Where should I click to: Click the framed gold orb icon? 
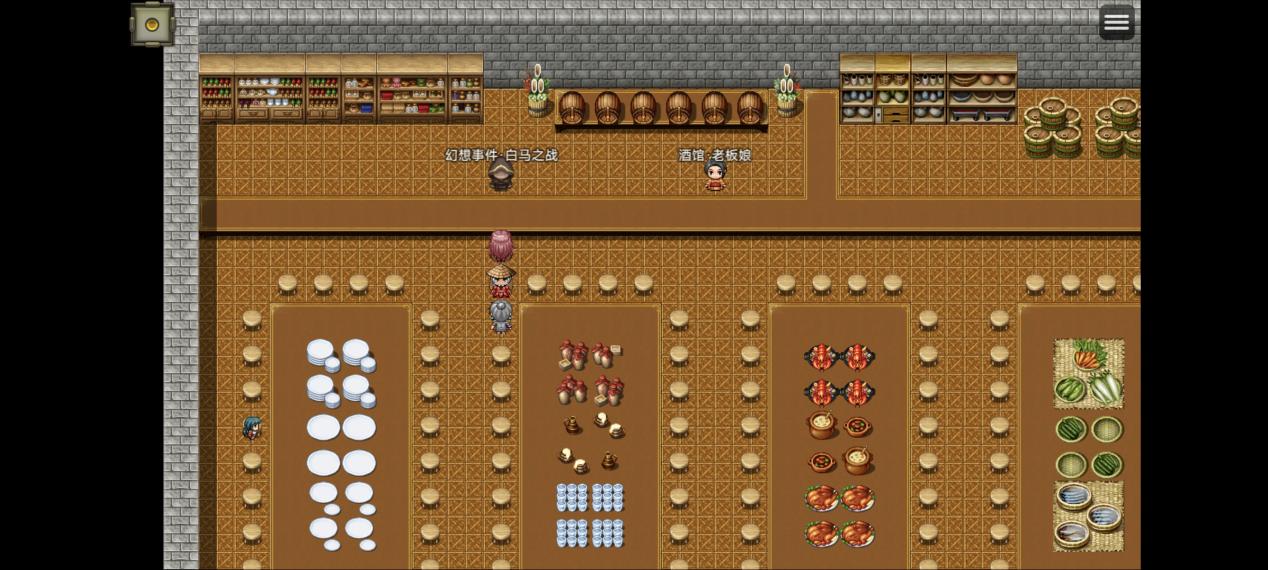(x=152, y=24)
